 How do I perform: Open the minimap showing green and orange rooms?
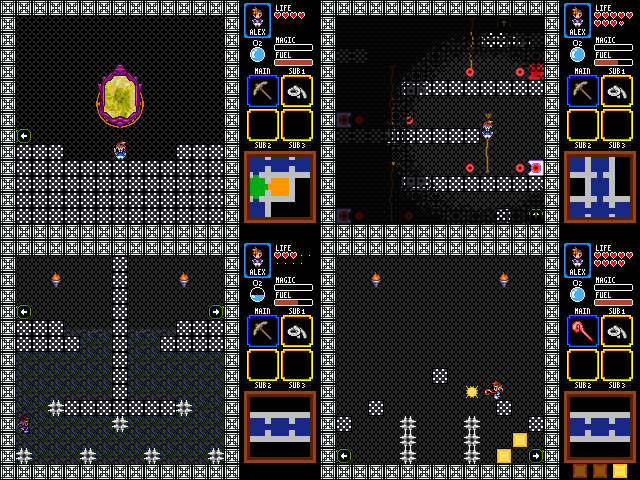(x=280, y=187)
